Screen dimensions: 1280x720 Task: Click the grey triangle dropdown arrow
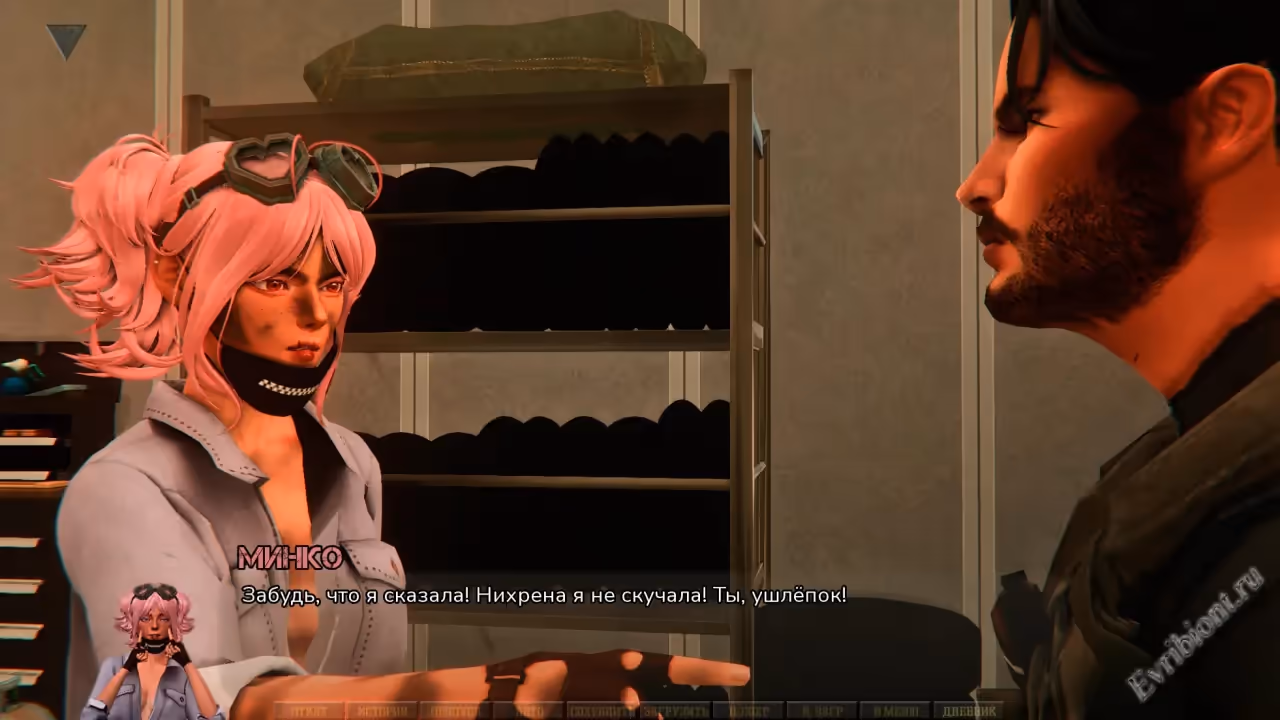pos(66,41)
